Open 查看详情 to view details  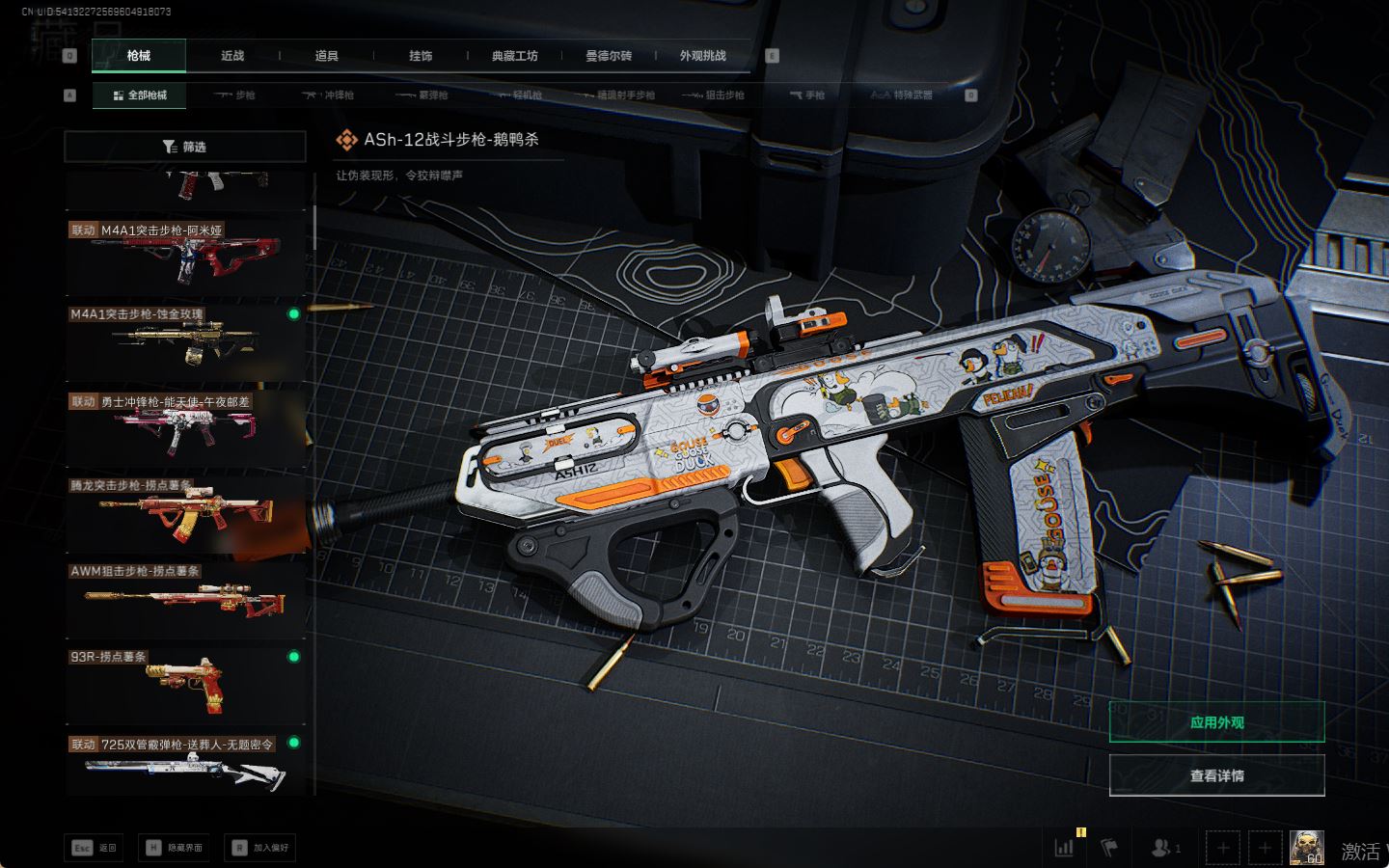point(1216,775)
